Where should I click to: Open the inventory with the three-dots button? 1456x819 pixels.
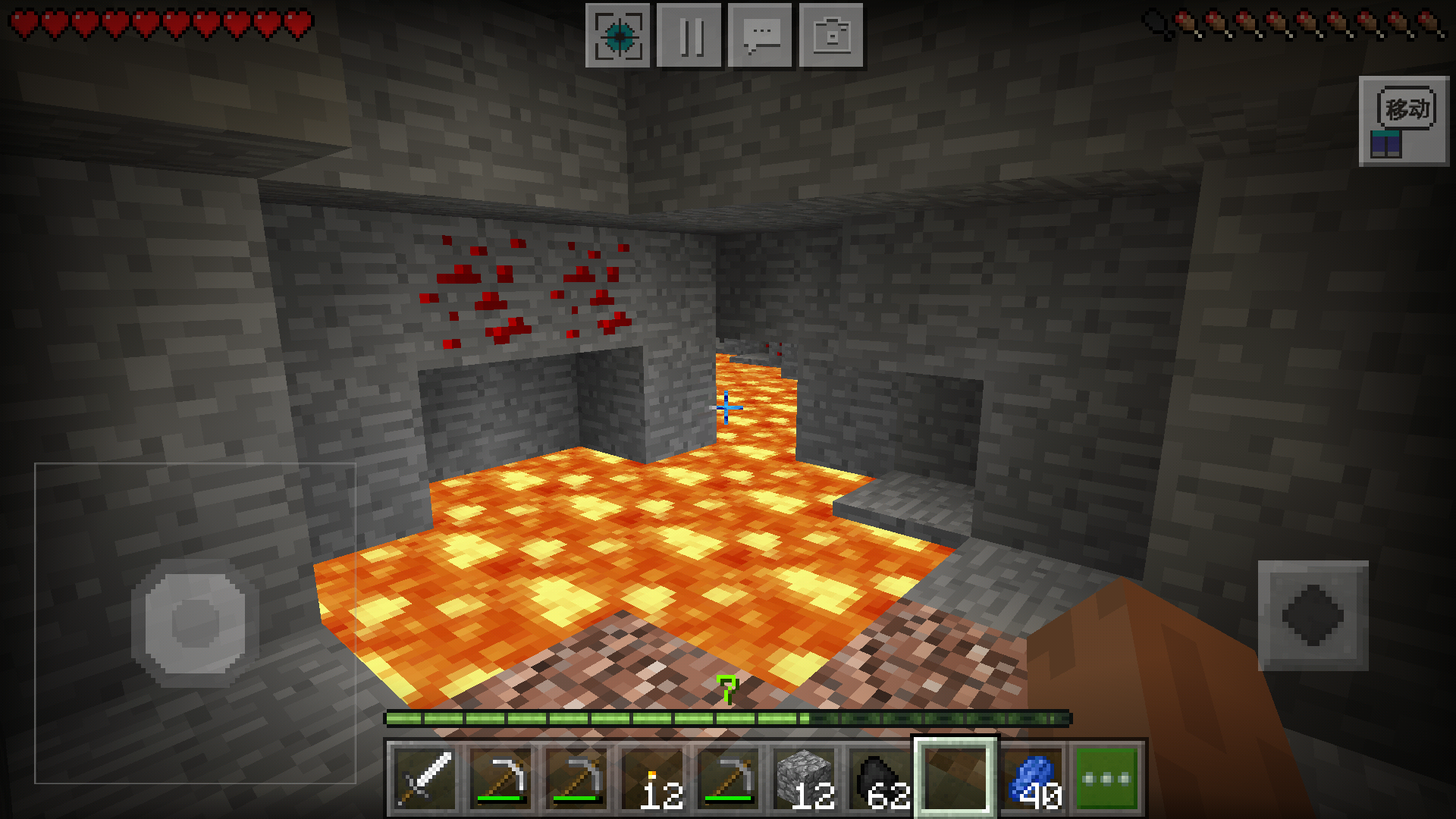point(1106,779)
